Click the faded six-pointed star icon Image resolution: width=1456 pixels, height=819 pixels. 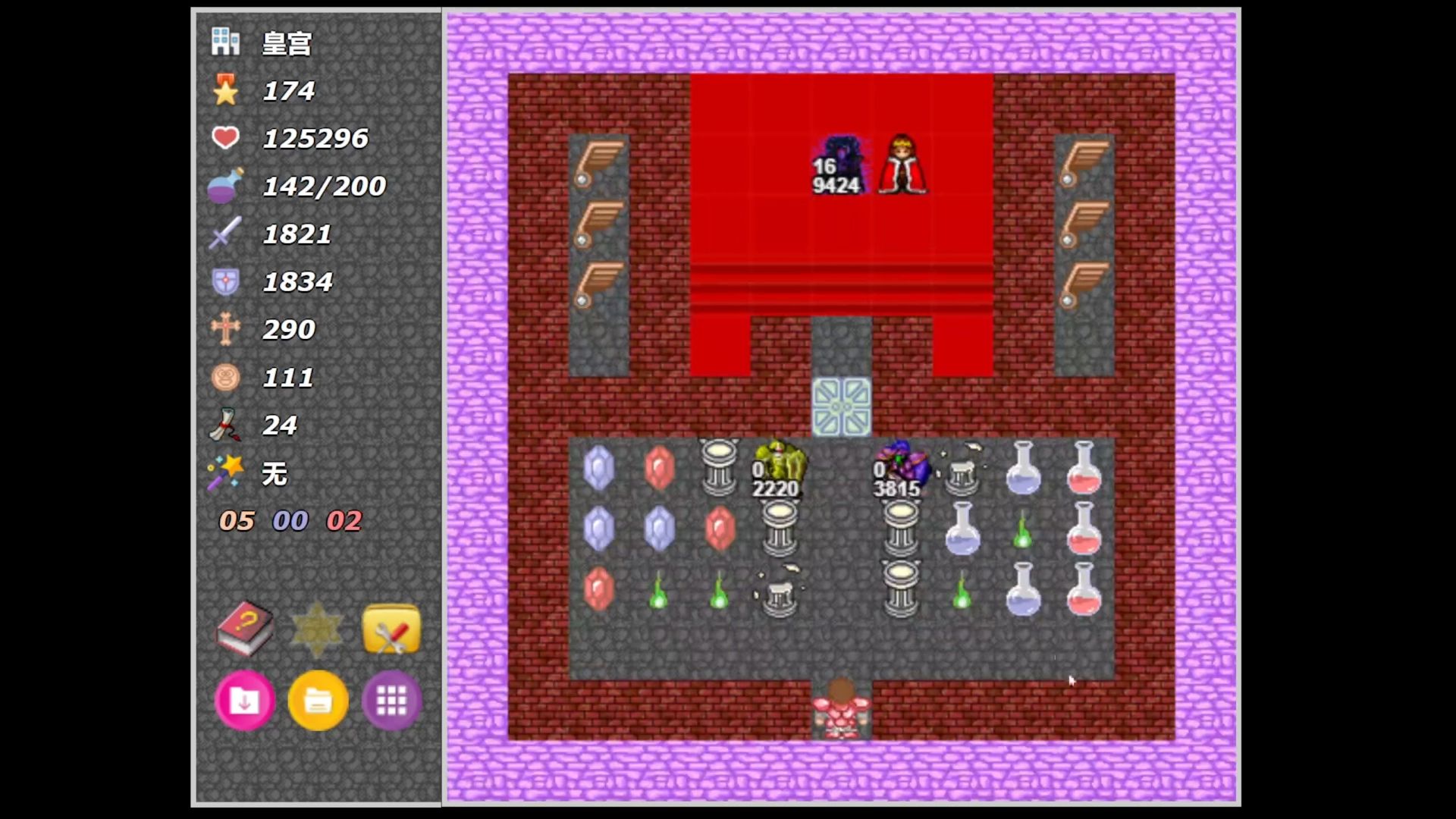317,629
